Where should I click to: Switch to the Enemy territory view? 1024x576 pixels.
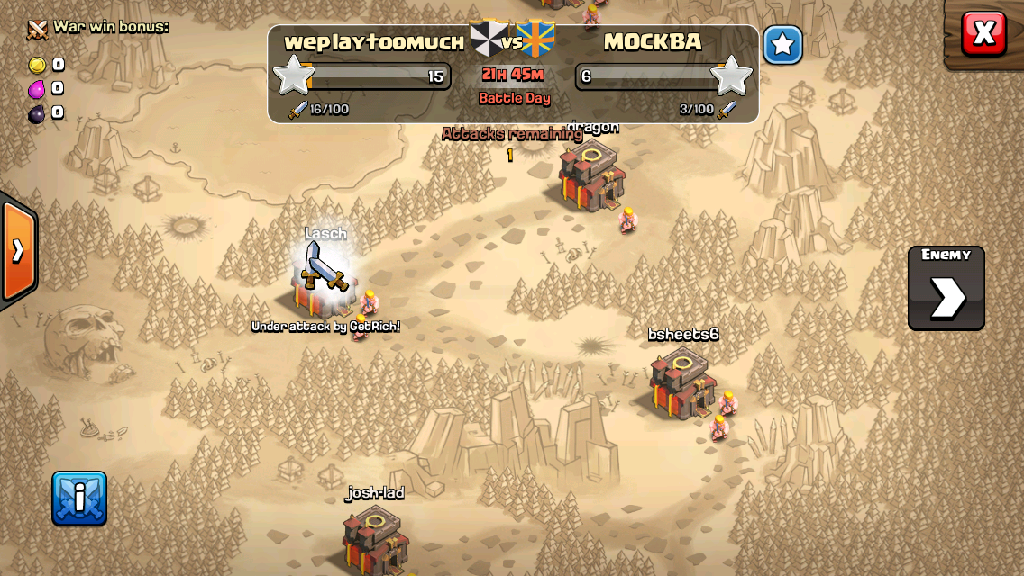click(x=946, y=288)
